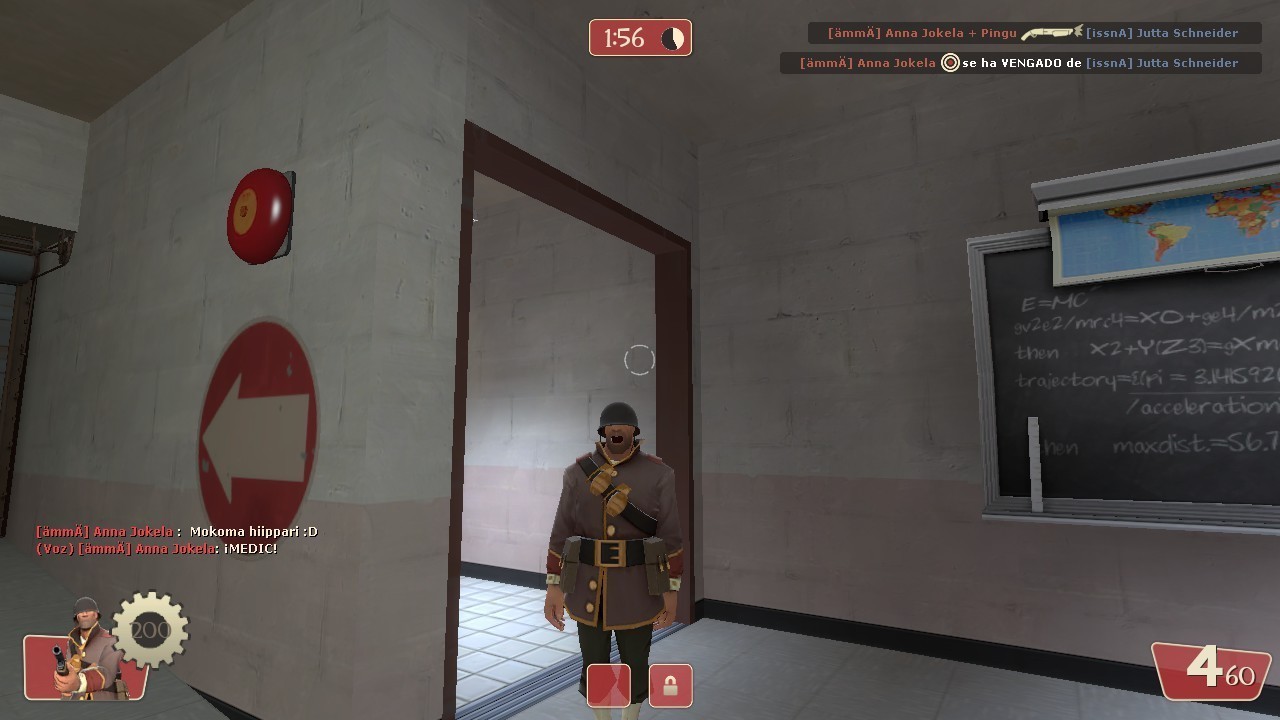Click the padlock symbol on the capture point
The height and width of the screenshot is (720, 1280).
click(x=670, y=686)
